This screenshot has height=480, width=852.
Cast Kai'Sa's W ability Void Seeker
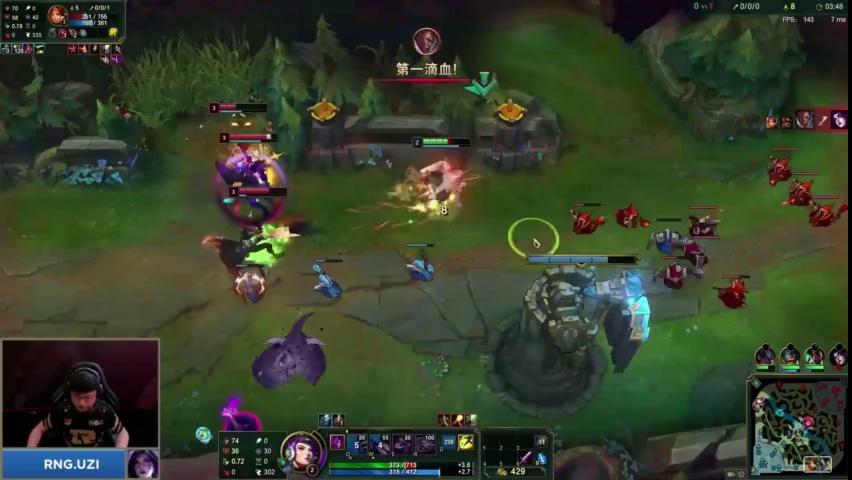pyautogui.click(x=382, y=443)
